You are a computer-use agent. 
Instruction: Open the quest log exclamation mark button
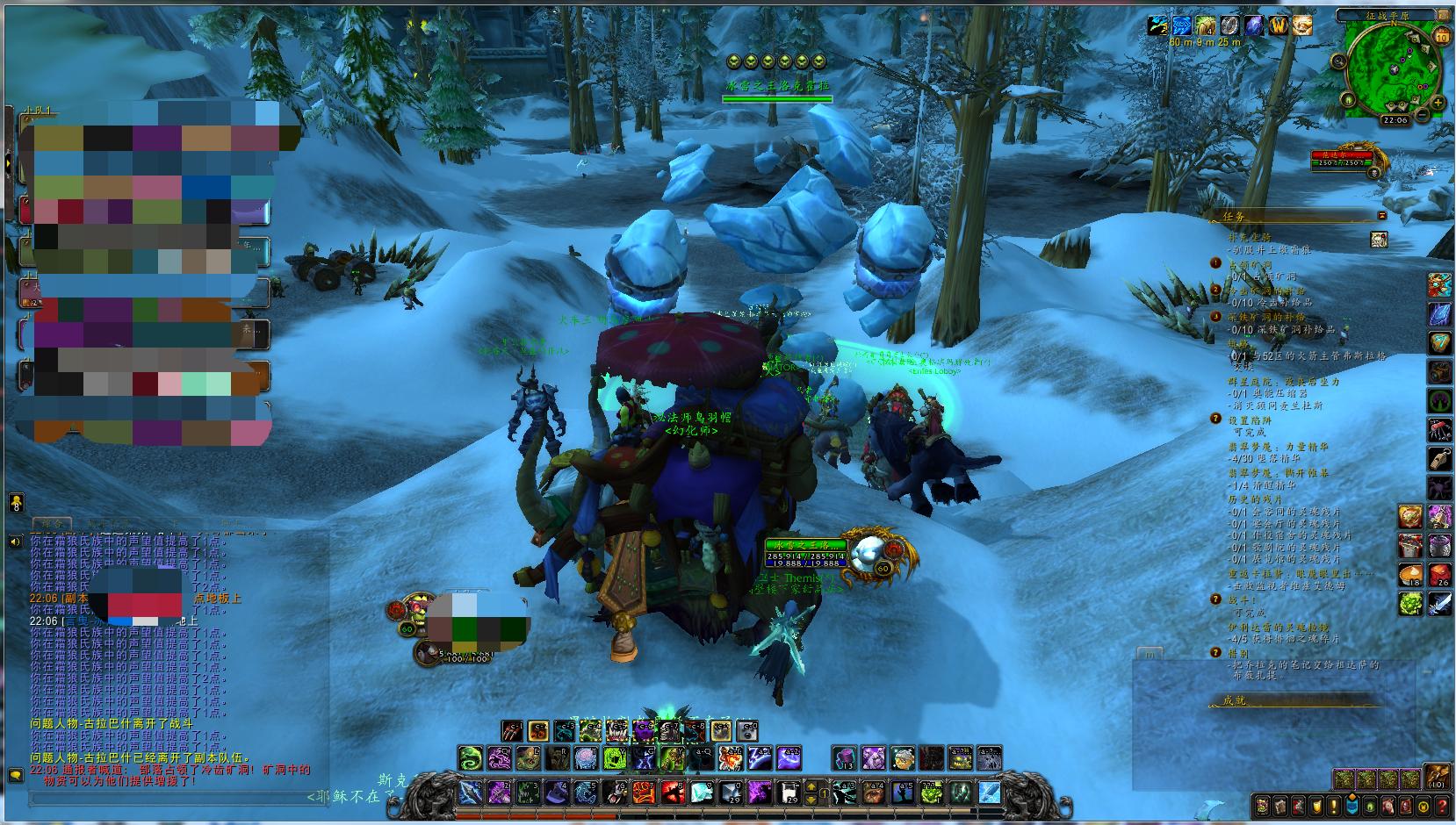(x=1332, y=806)
